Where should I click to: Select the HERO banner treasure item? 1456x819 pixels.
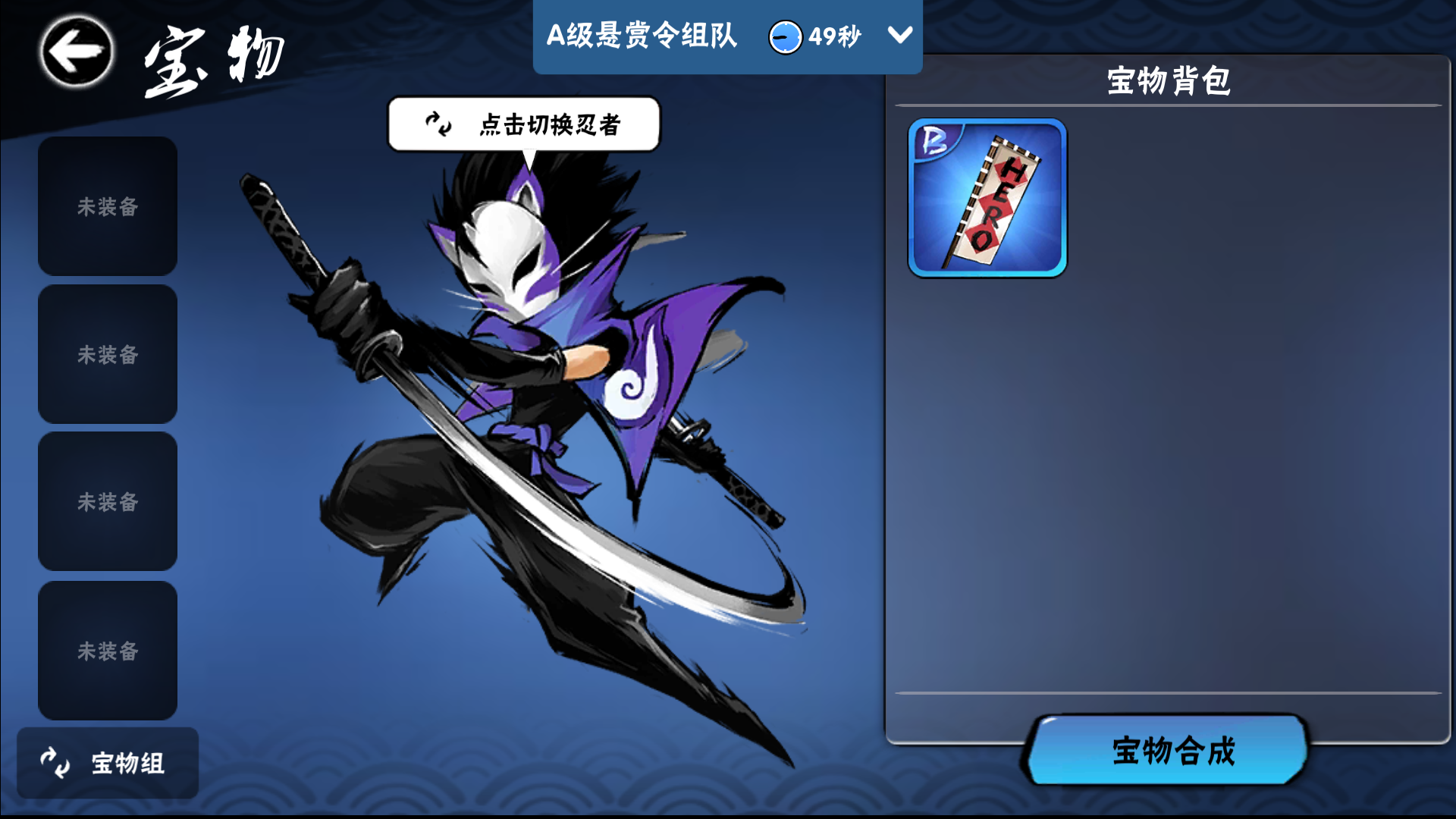click(987, 198)
